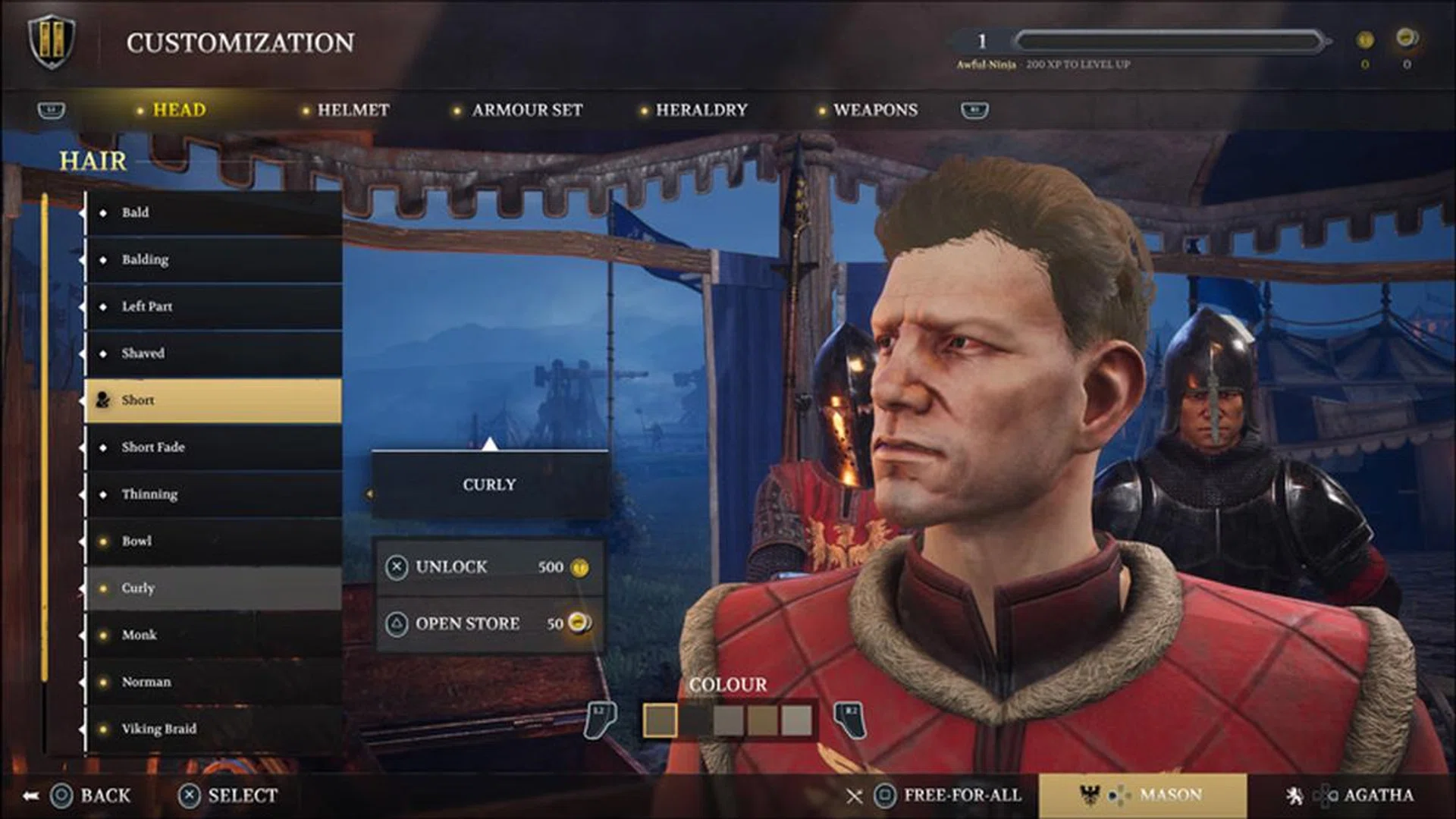This screenshot has height=819, width=1456.
Task: Go to the Heraldry tab
Action: [x=701, y=110]
